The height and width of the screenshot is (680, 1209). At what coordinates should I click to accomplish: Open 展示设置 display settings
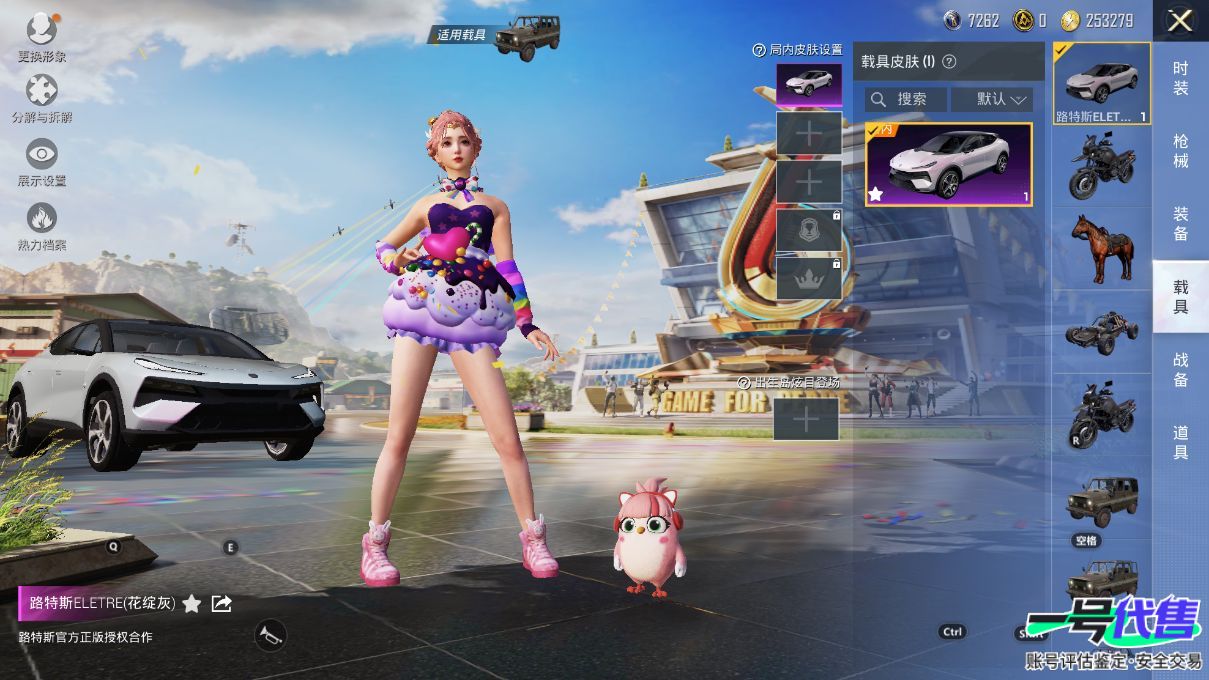click(42, 156)
